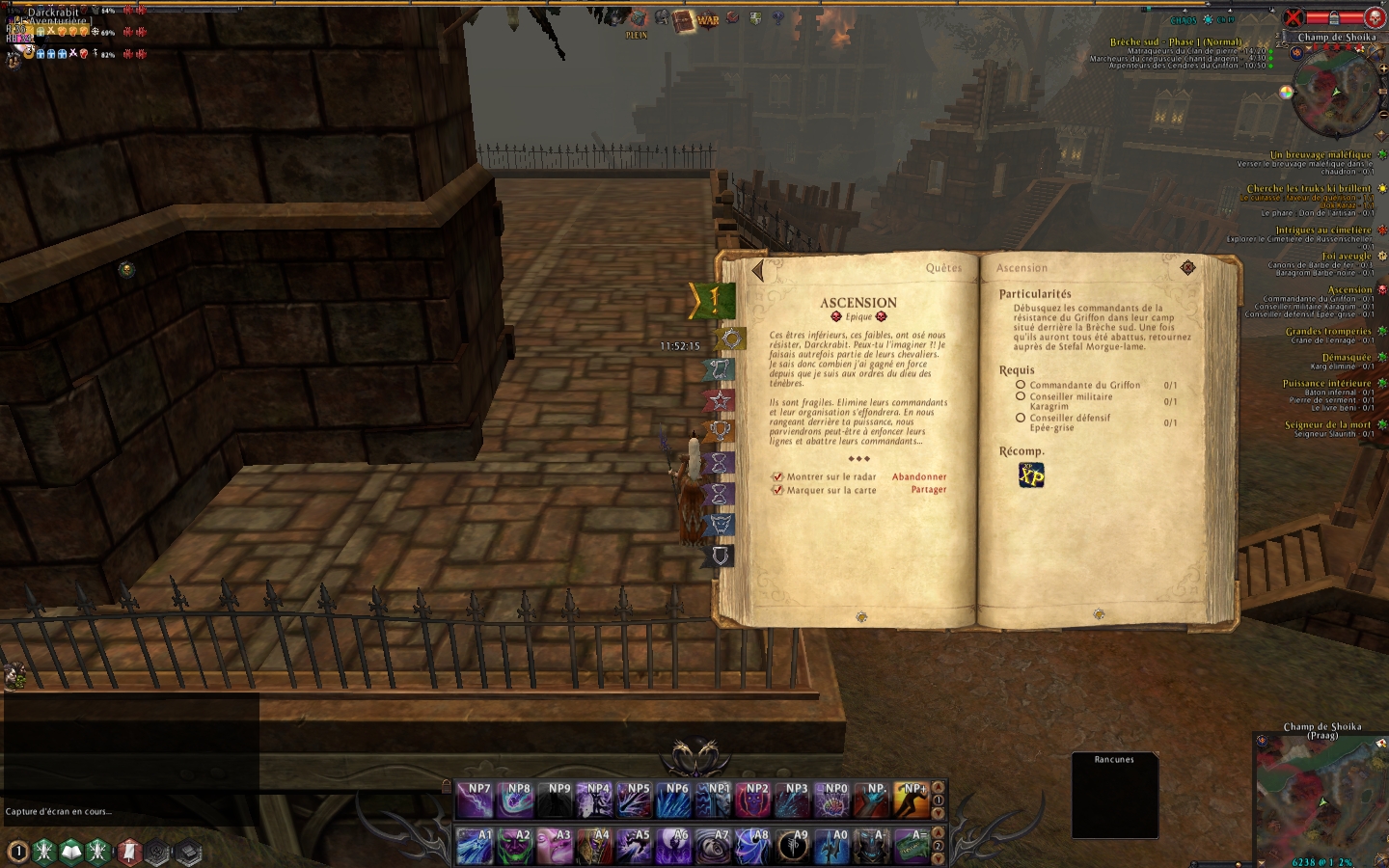
Task: Switch to the trophy cup bookmark tab
Action: point(720,431)
